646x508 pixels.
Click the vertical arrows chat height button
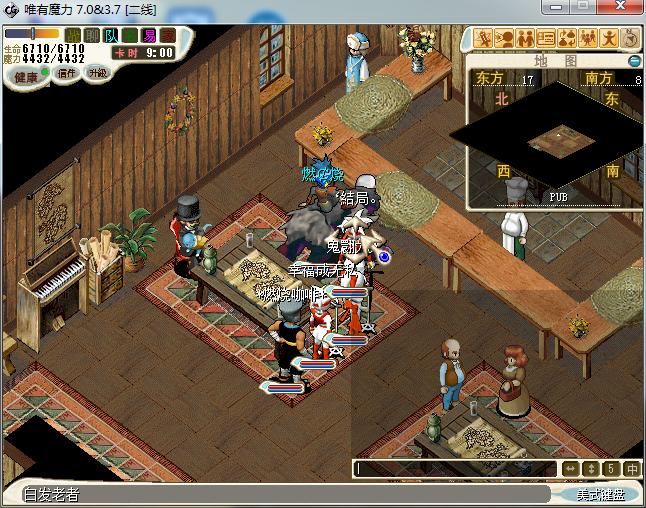(x=590, y=468)
